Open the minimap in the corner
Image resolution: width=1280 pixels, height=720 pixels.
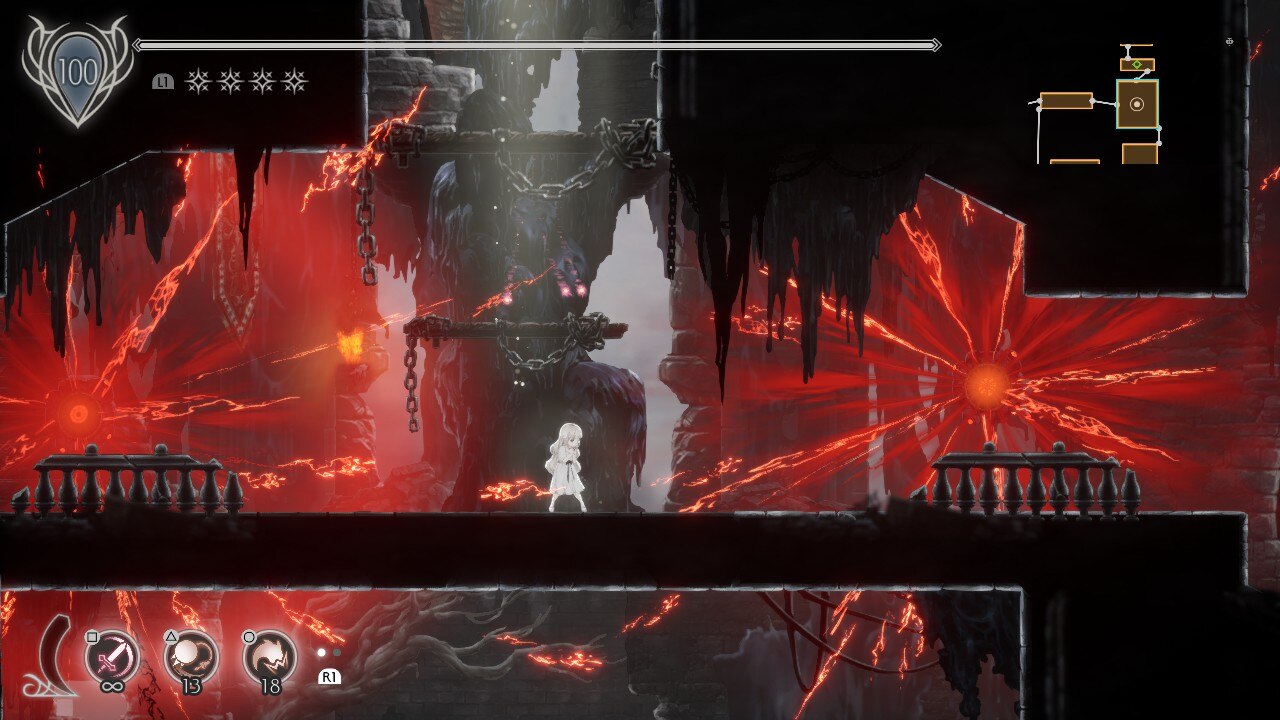(x=1100, y=105)
